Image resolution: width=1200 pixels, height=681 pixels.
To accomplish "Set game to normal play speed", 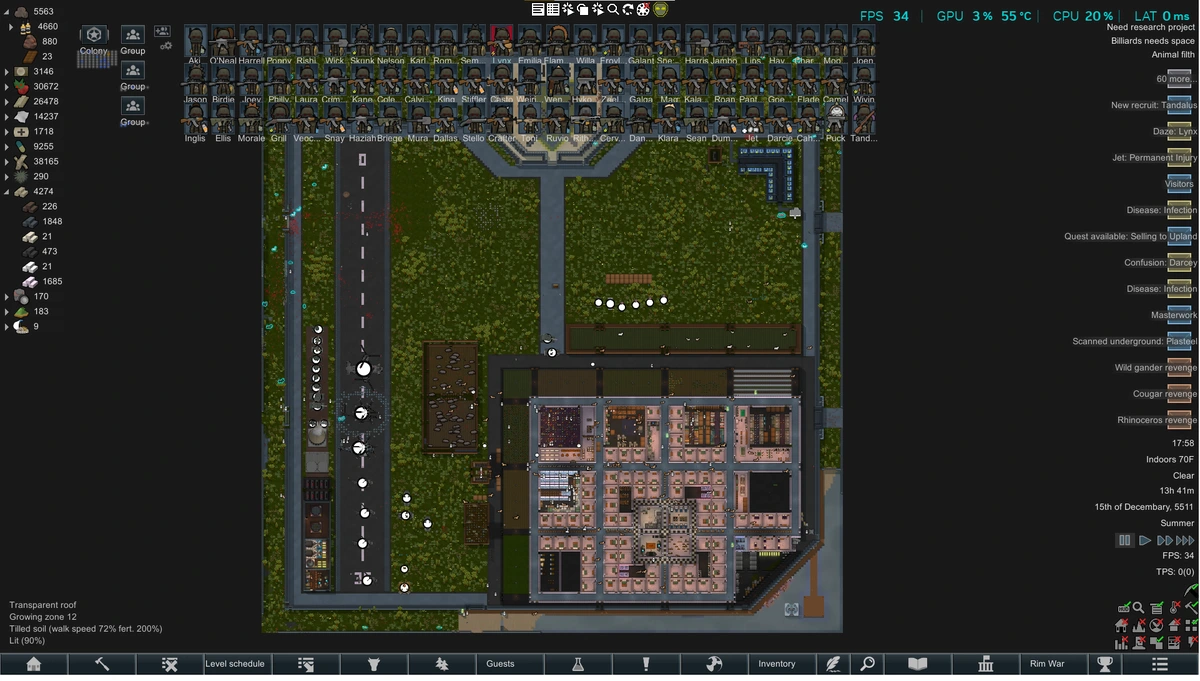I will pos(1145,540).
